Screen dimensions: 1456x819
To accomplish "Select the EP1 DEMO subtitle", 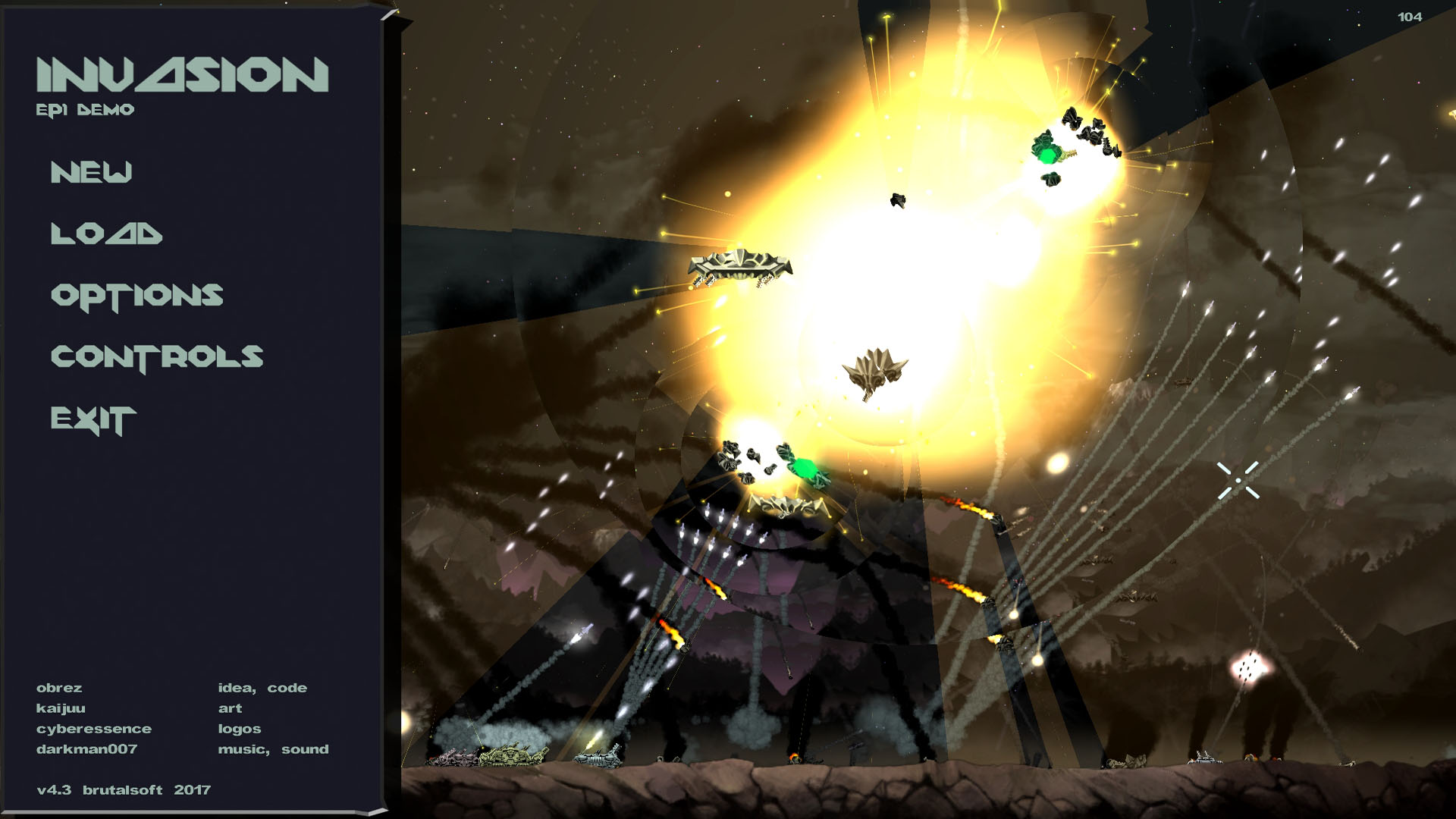I will [85, 108].
